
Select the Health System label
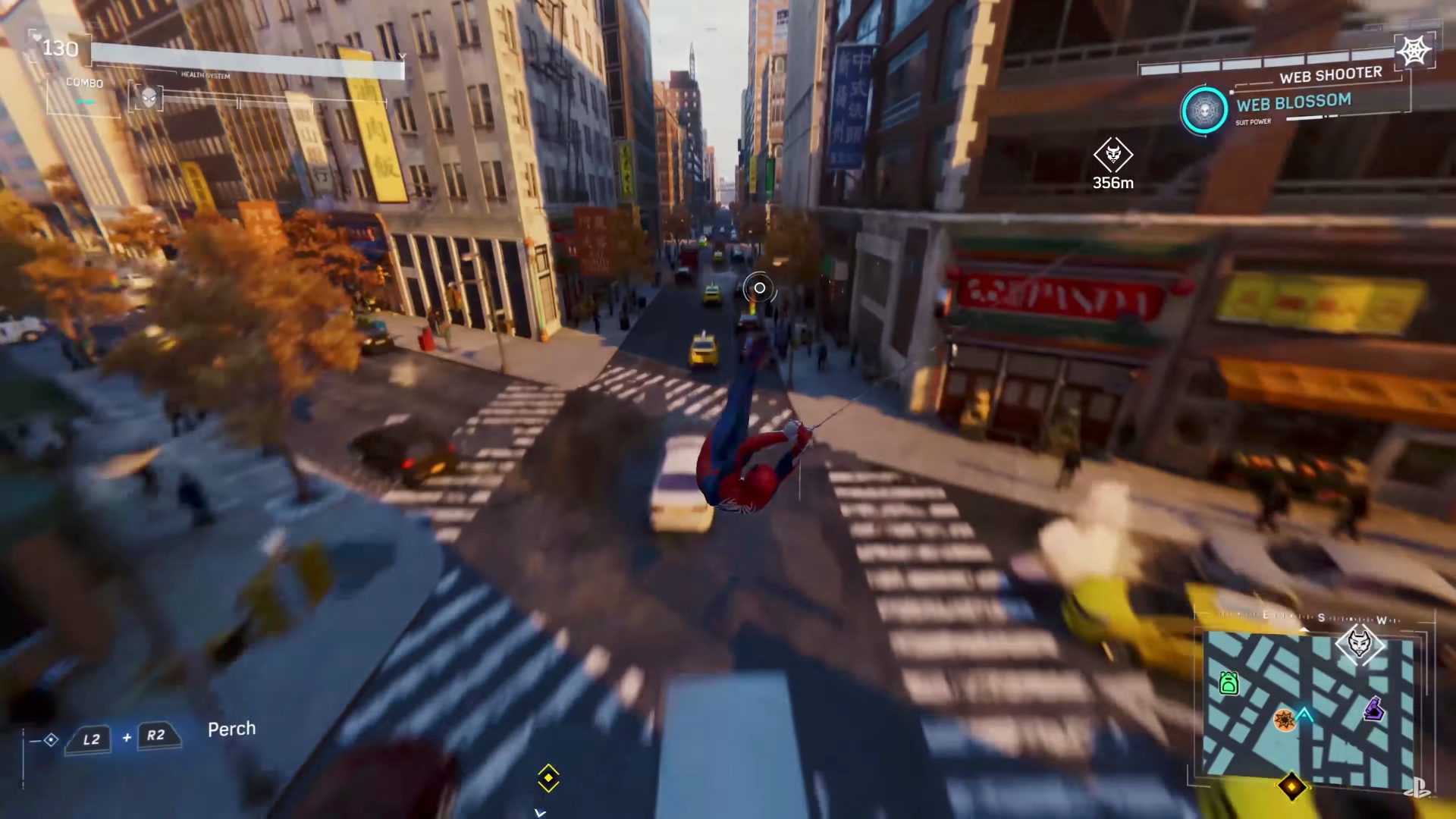click(x=205, y=75)
